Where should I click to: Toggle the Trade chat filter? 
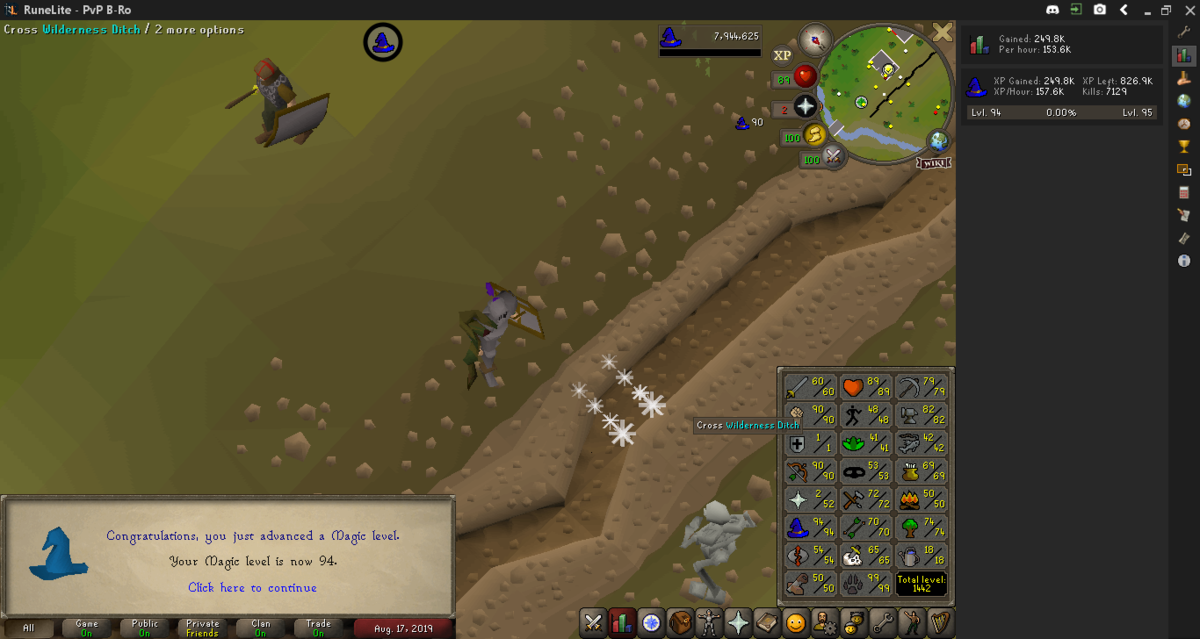318,628
